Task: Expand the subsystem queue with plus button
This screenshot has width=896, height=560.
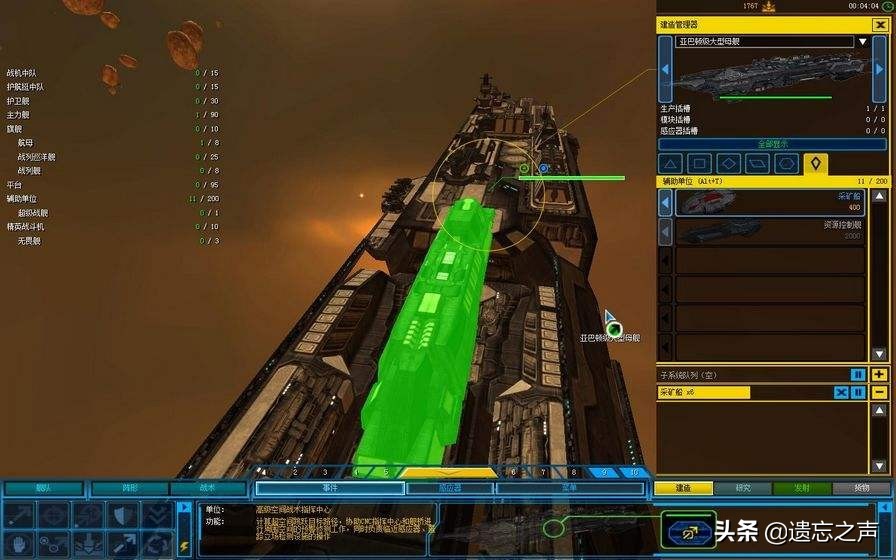Action: [x=879, y=375]
